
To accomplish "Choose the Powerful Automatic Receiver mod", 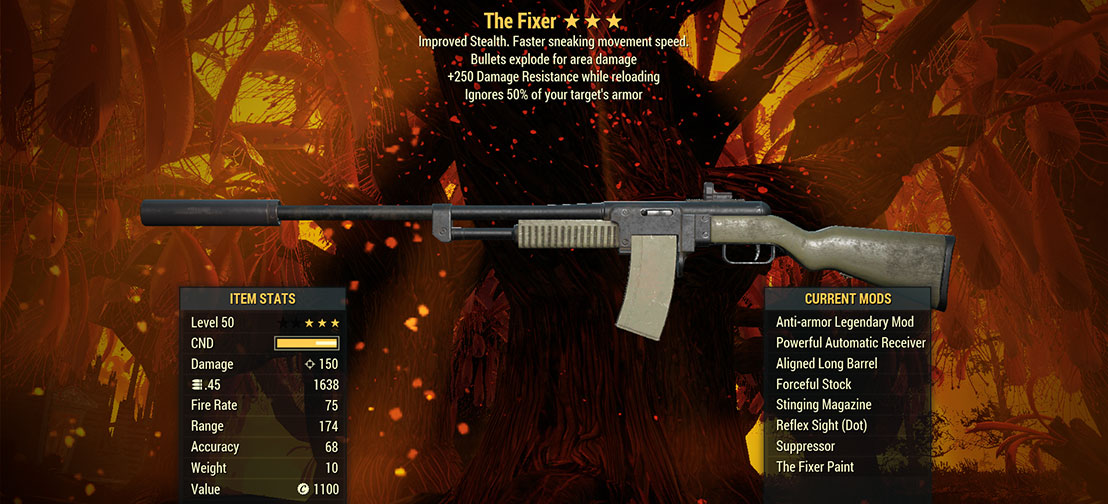I will tap(850, 343).
